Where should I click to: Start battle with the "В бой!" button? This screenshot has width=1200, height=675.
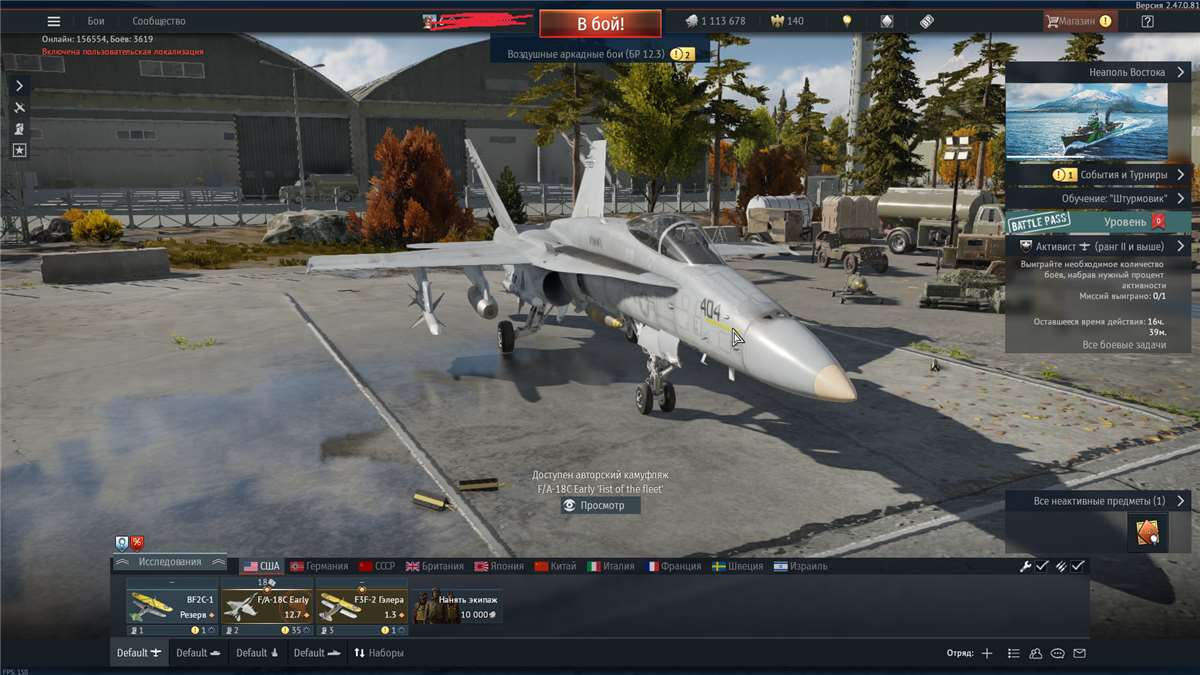coord(600,23)
